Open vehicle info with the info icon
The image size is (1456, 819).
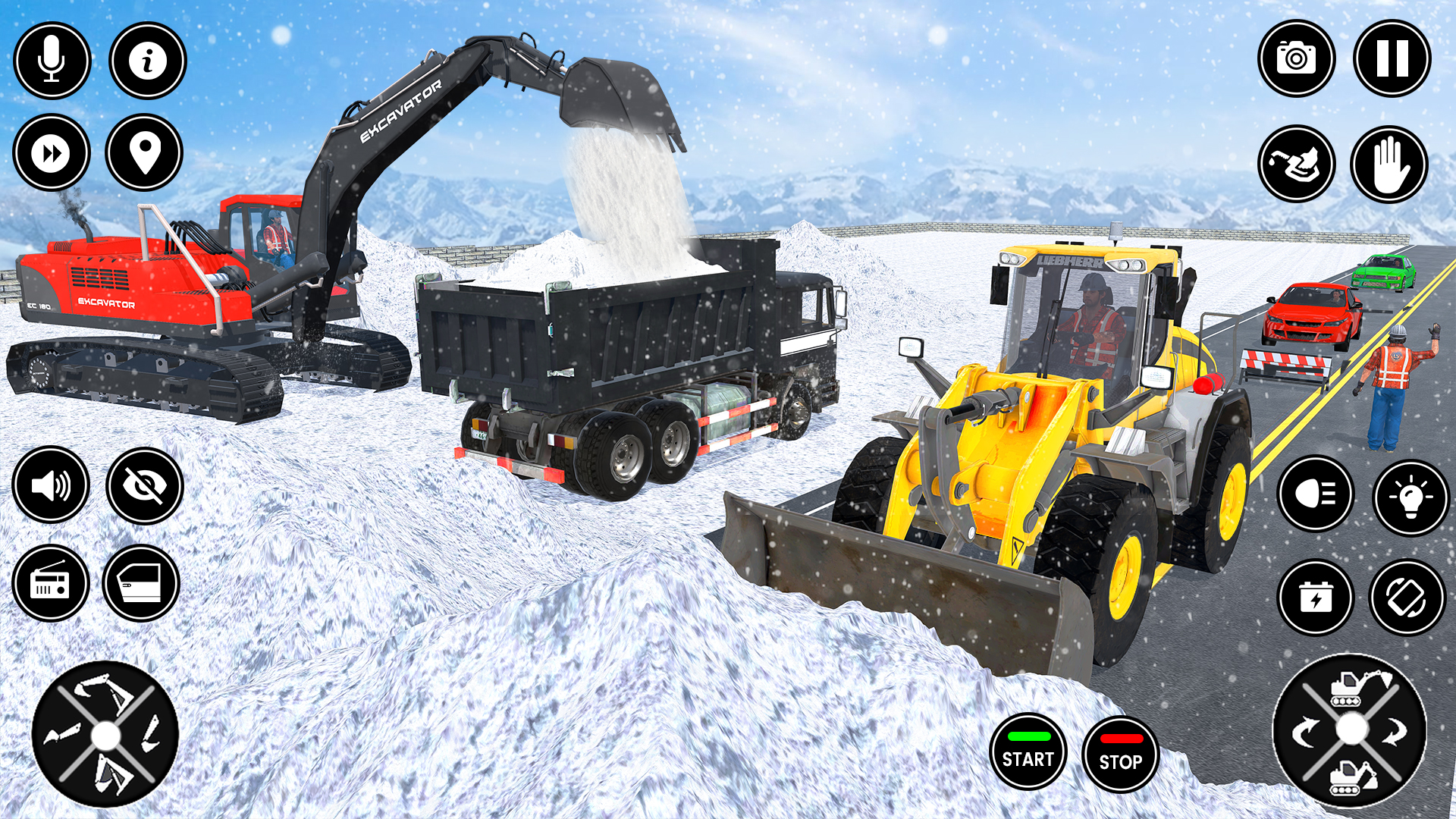pyautogui.click(x=149, y=60)
